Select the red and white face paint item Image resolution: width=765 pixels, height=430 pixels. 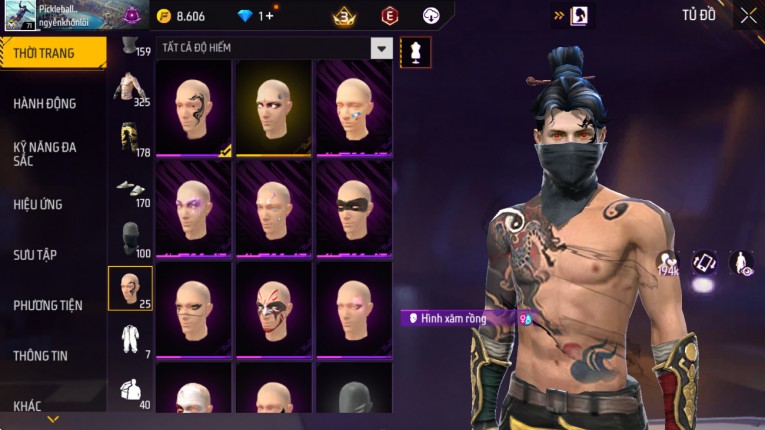274,308
